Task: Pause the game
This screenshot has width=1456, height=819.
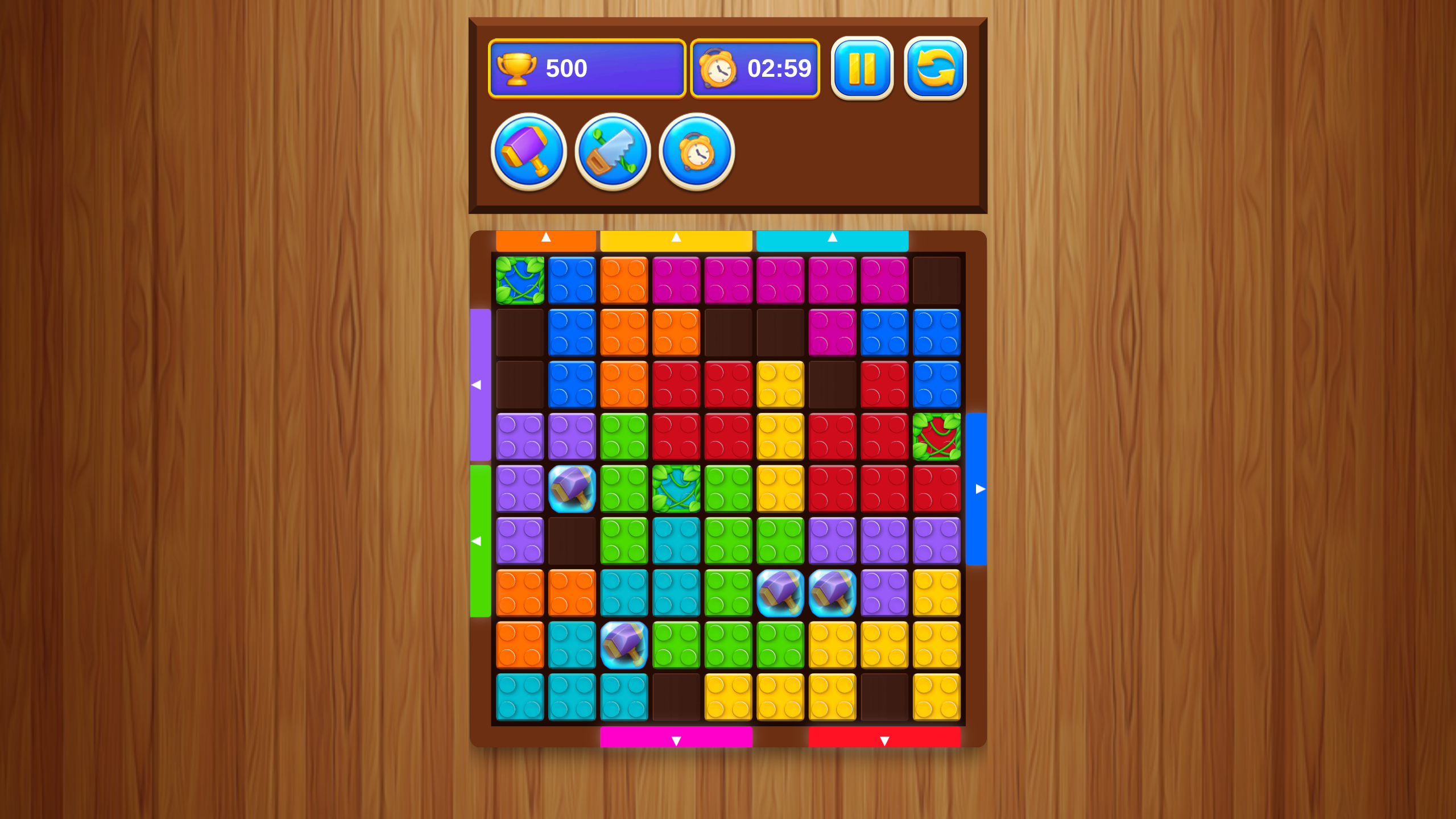Action: [862, 68]
